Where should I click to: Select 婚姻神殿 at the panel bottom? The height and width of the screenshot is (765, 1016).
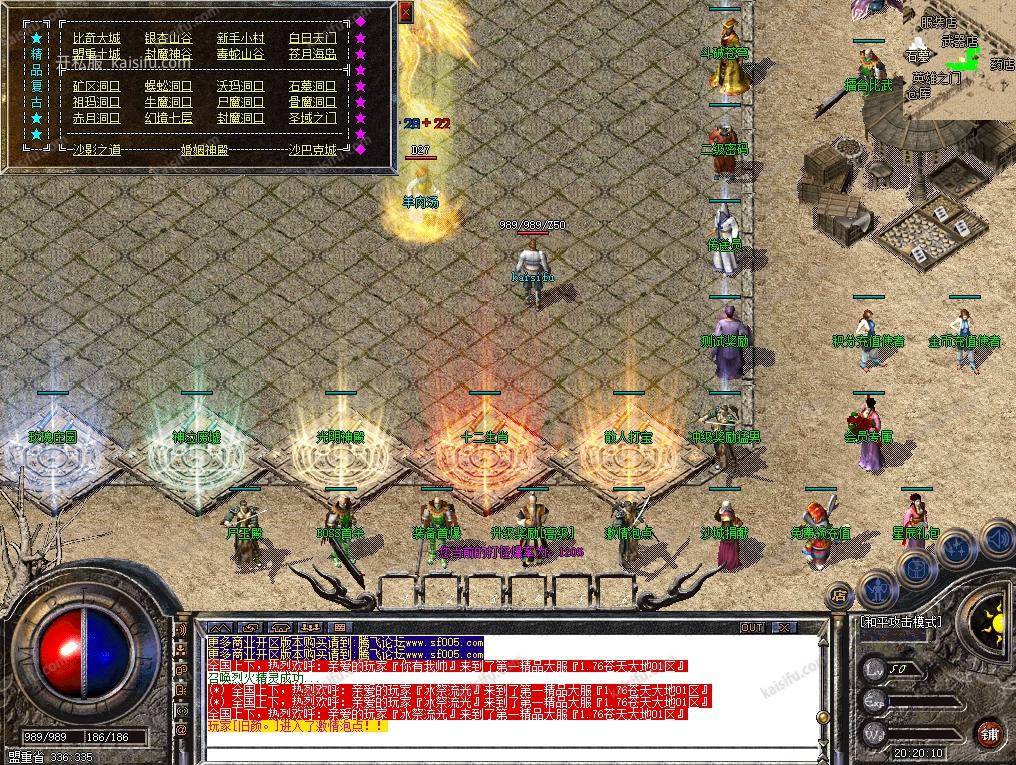[203, 149]
